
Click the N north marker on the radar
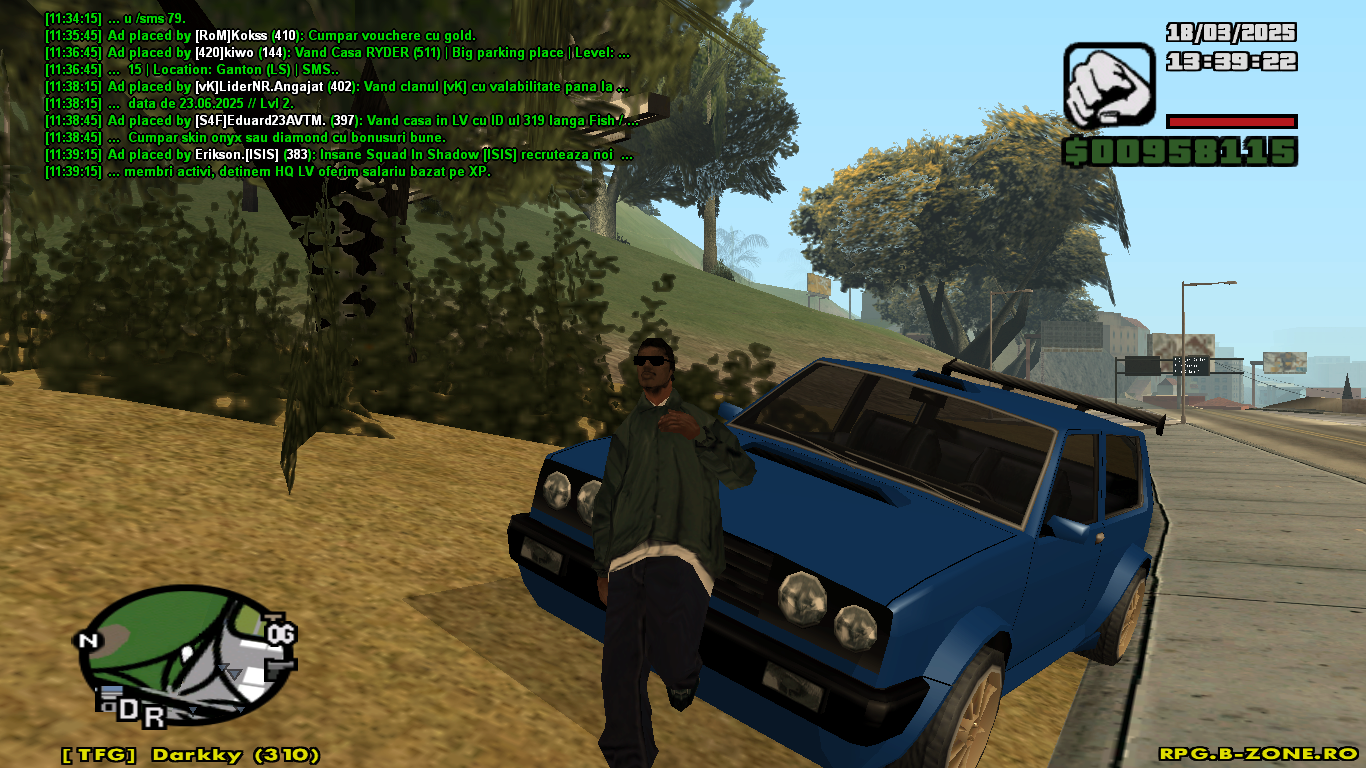pos(90,641)
